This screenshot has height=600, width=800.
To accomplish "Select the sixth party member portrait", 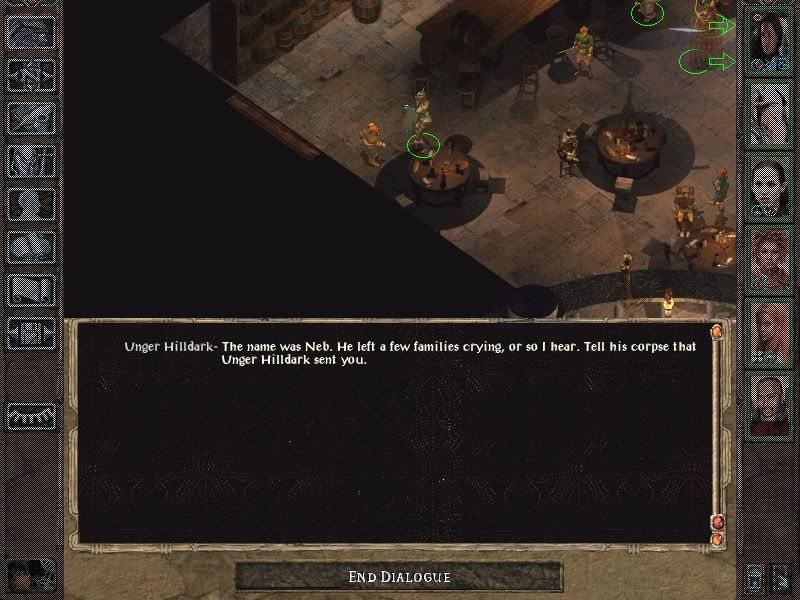I will coord(770,403).
